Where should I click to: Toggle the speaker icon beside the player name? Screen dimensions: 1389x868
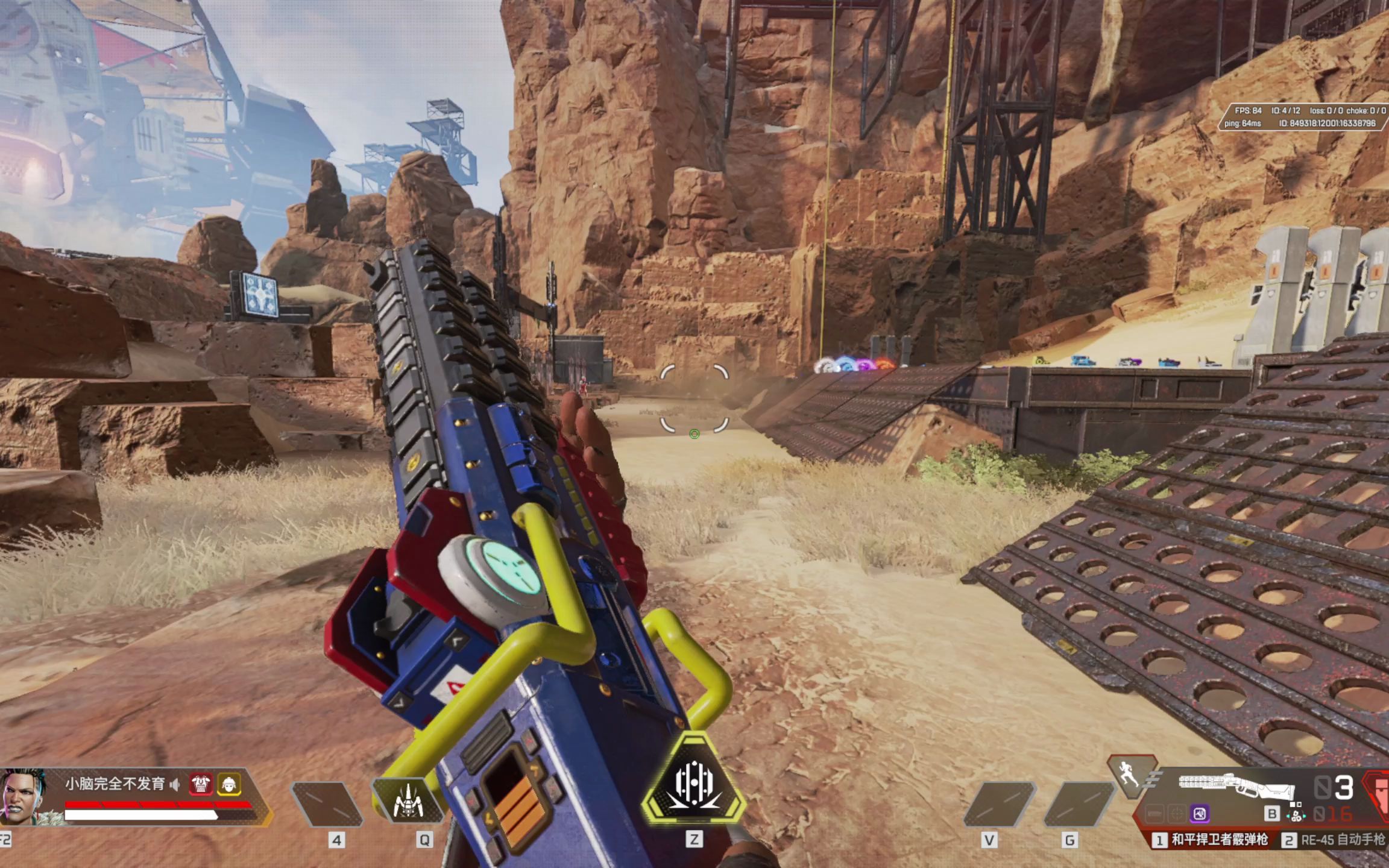[x=175, y=784]
